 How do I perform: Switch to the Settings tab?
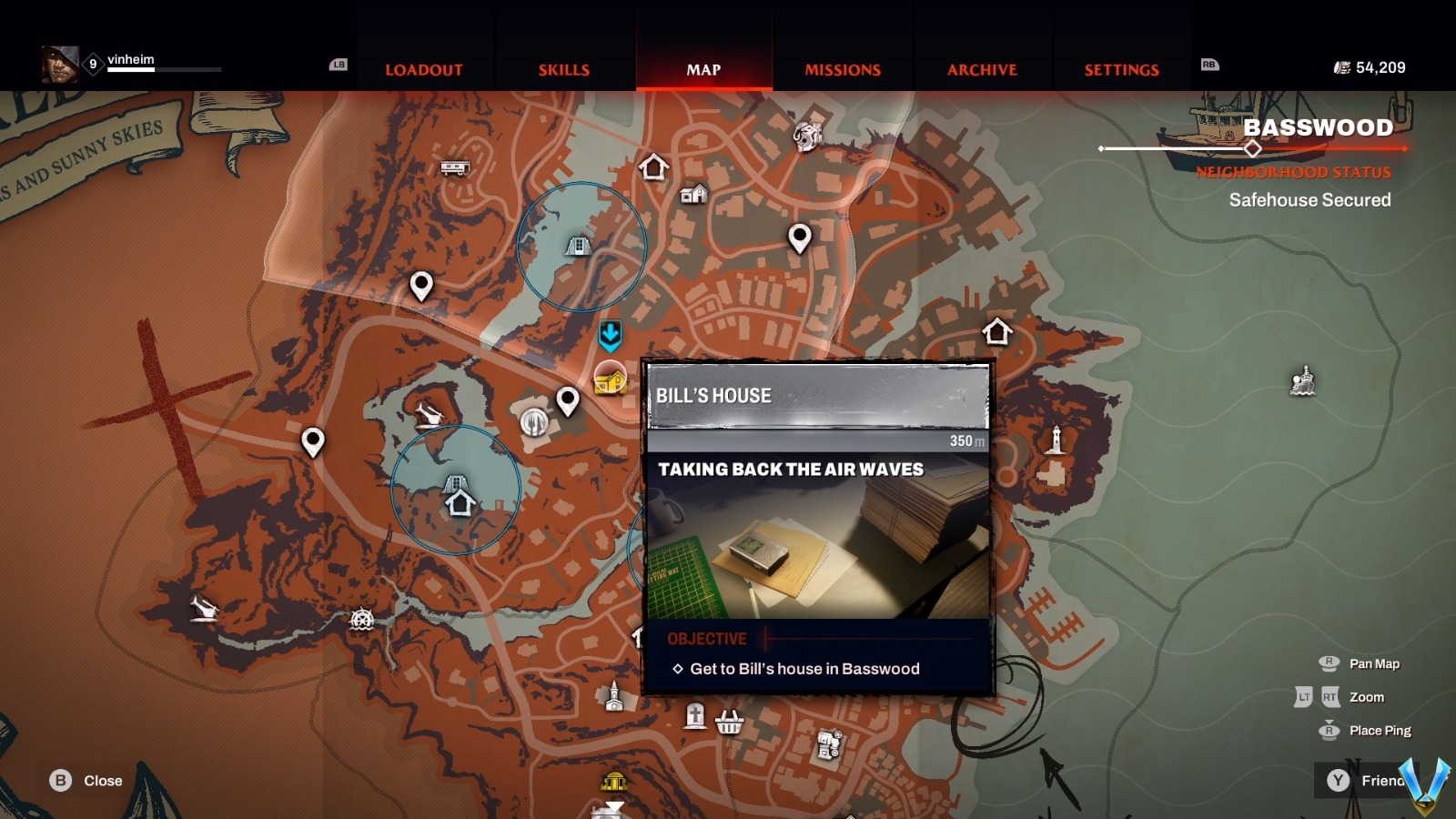(x=1121, y=70)
